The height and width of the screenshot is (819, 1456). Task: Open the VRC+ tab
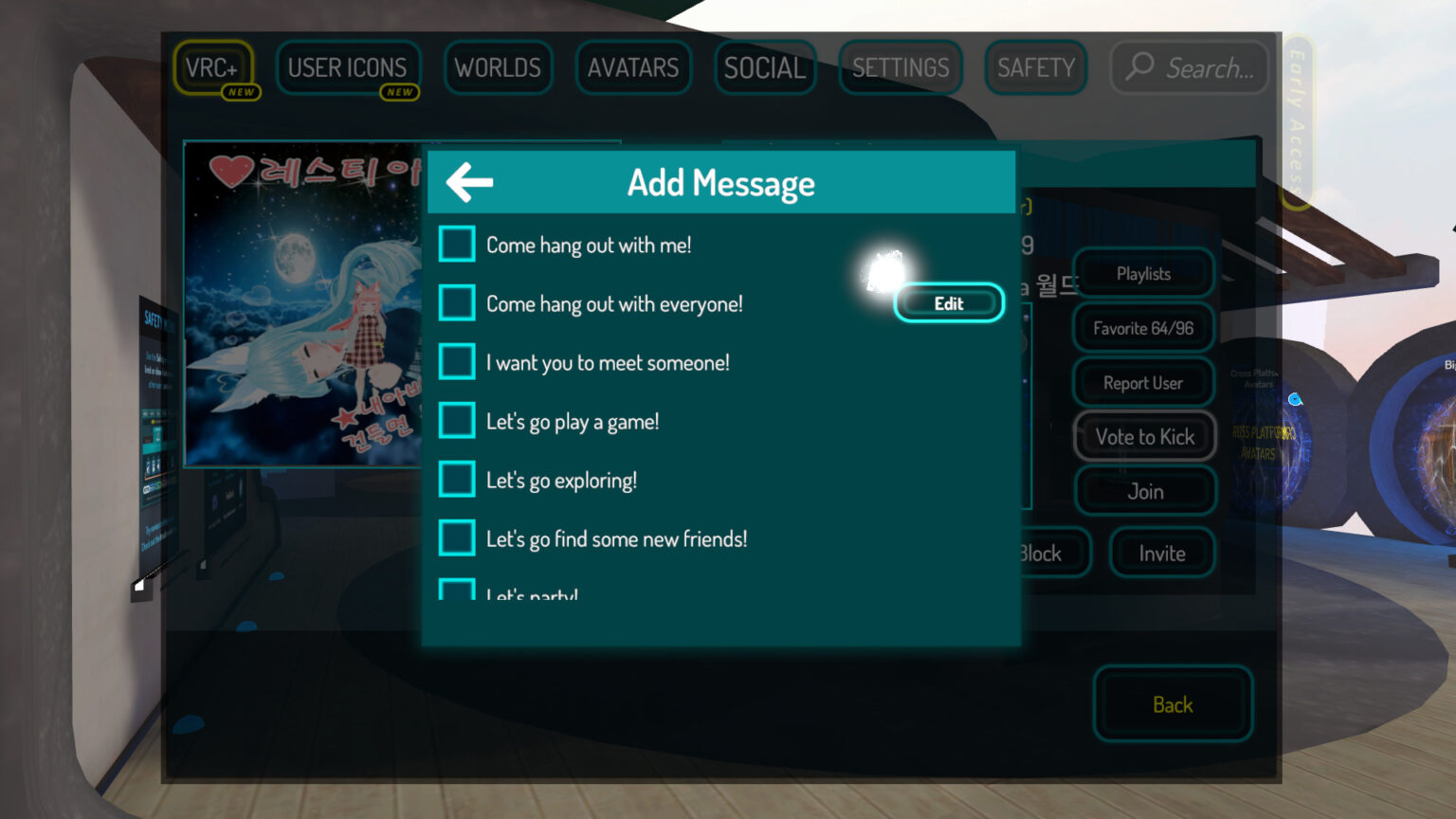pos(215,67)
